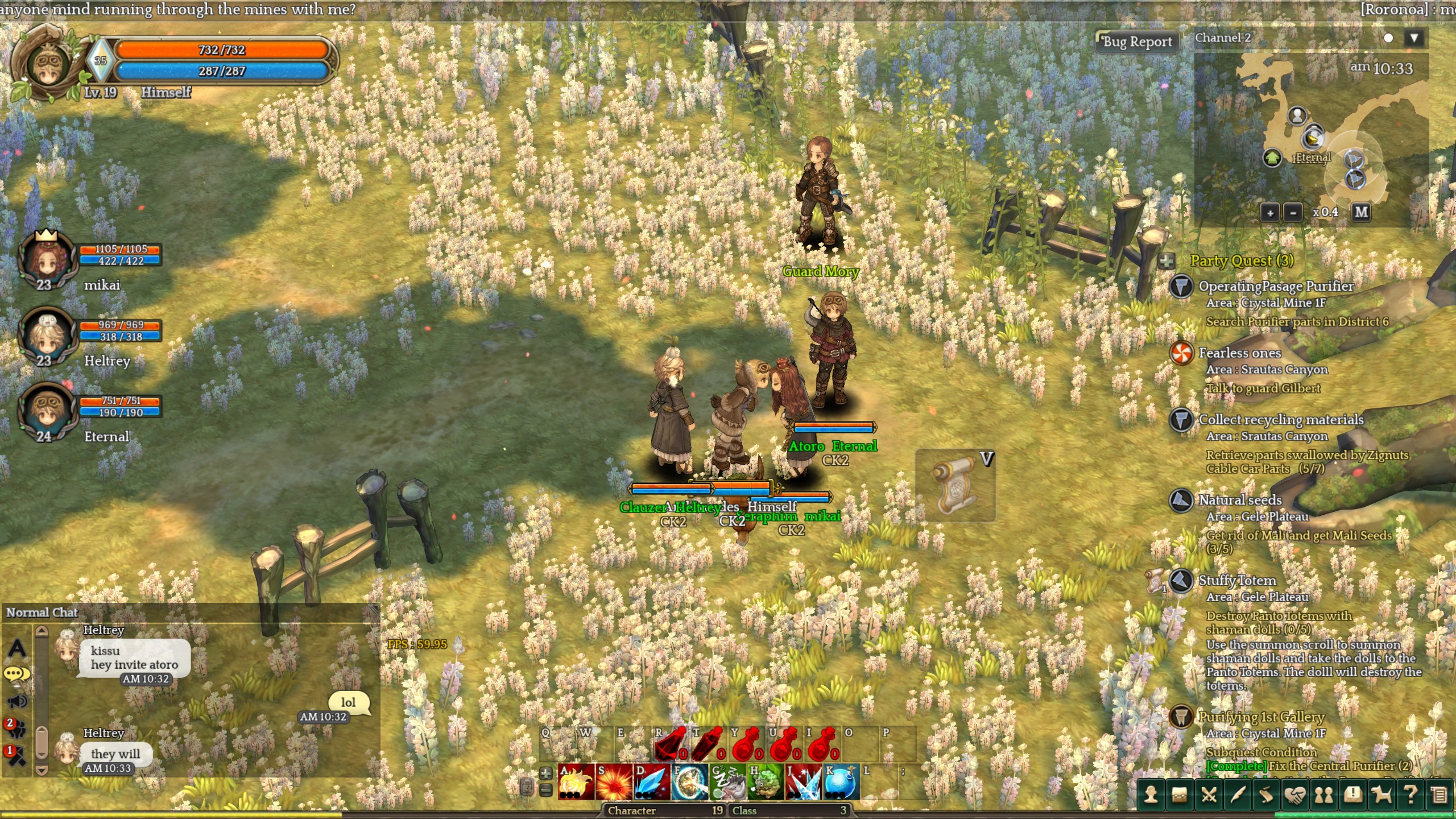Open the backpack inventory menu icon
The width and height of the screenshot is (1456, 819).
(1180, 795)
